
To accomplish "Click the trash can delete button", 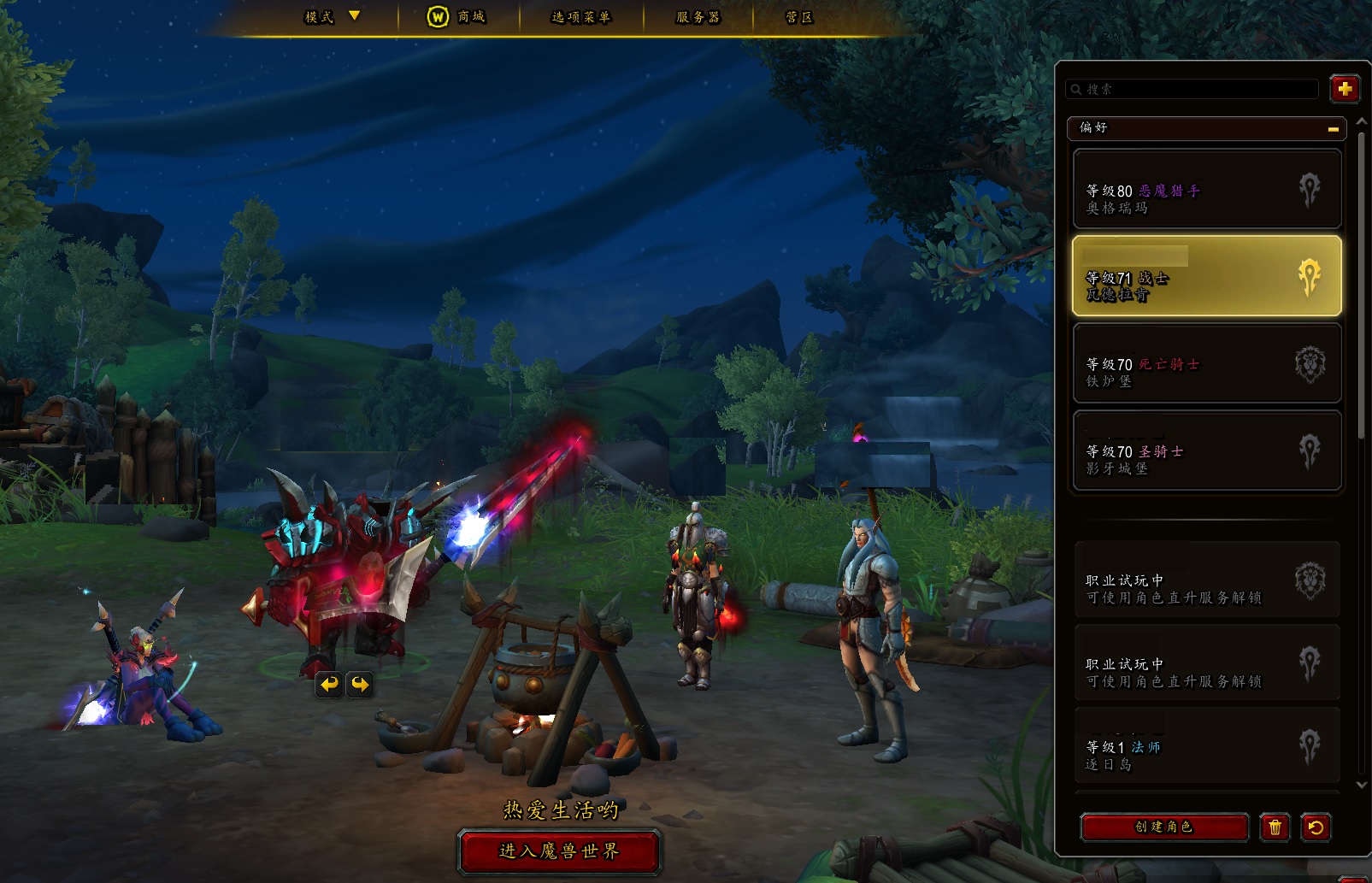I will [1275, 827].
